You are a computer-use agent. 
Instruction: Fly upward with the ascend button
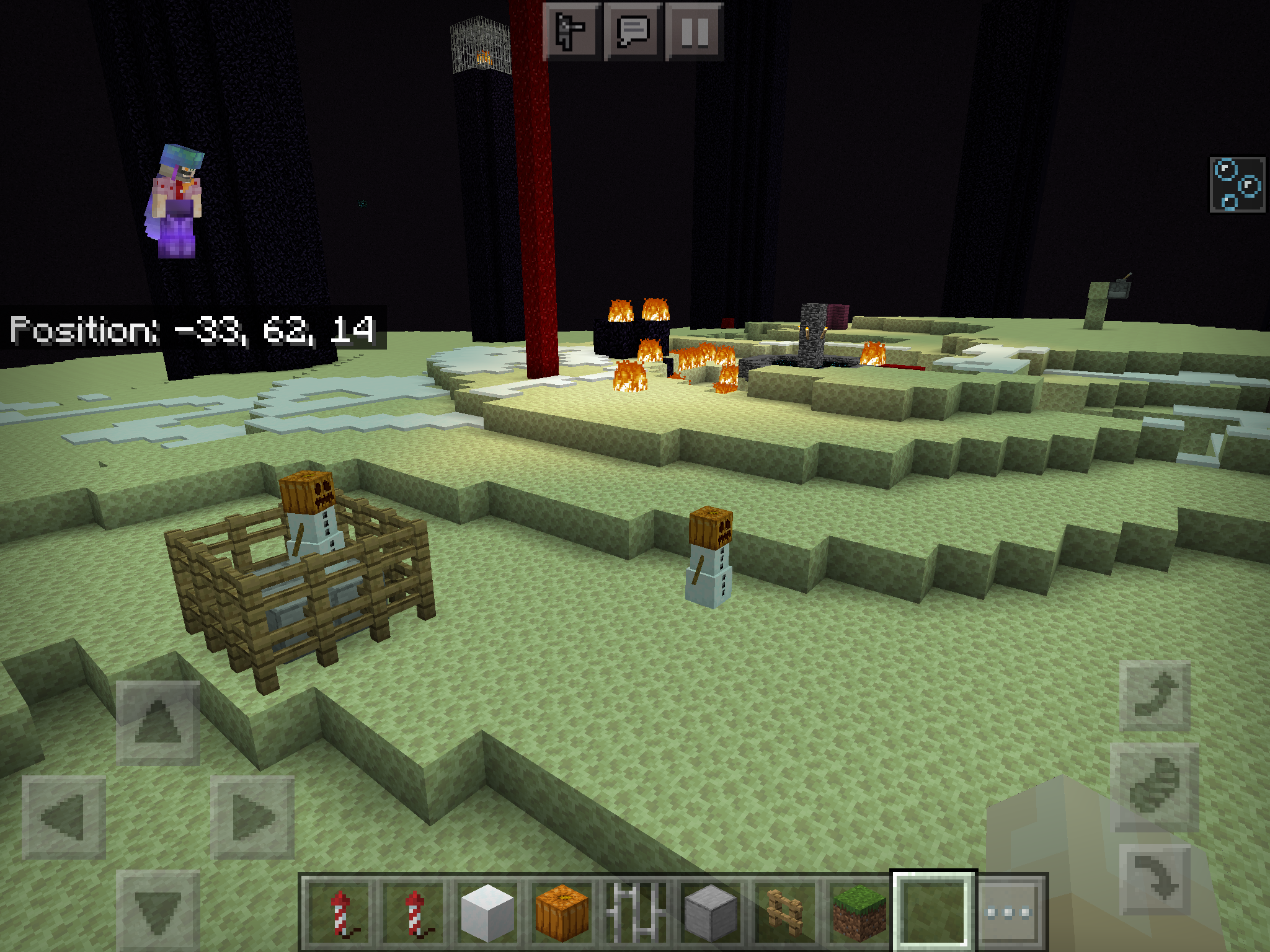pyautogui.click(x=1155, y=696)
